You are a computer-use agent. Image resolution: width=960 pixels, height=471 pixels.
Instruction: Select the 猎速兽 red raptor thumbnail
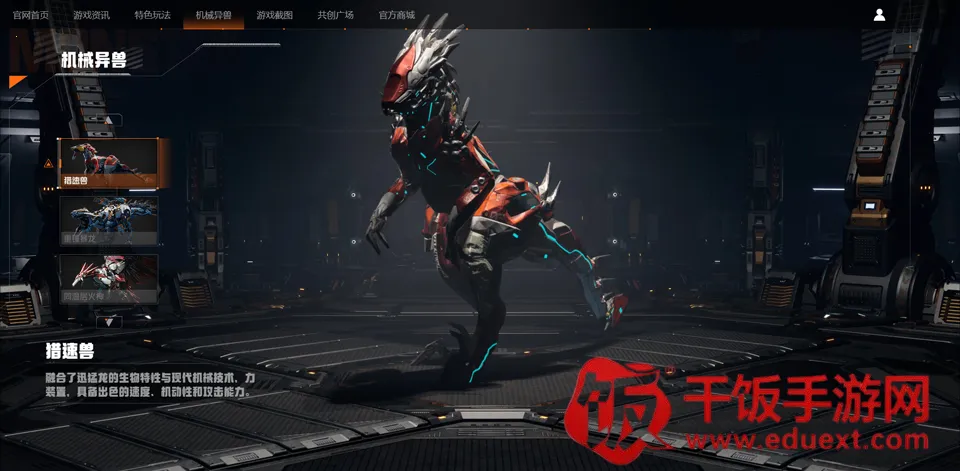click(x=109, y=163)
